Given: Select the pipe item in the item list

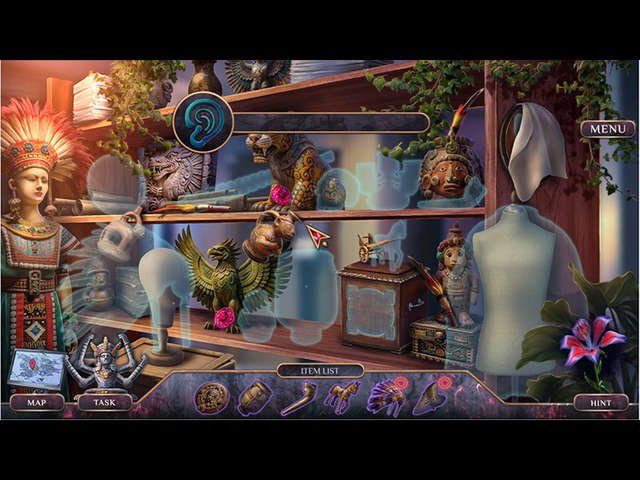Looking at the screenshot, I should pyautogui.click(x=298, y=399).
